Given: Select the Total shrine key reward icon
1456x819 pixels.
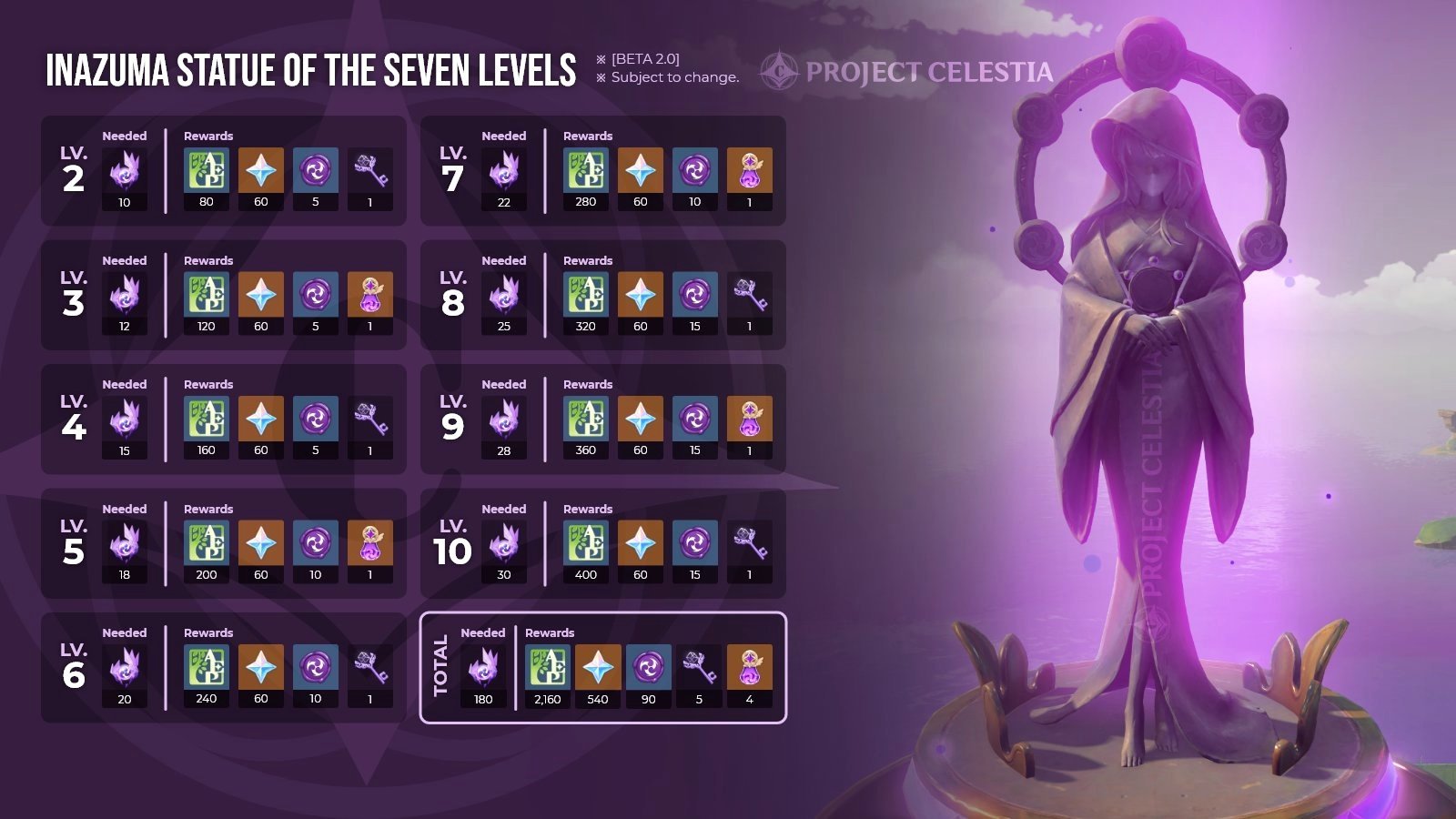Looking at the screenshot, I should (699, 667).
